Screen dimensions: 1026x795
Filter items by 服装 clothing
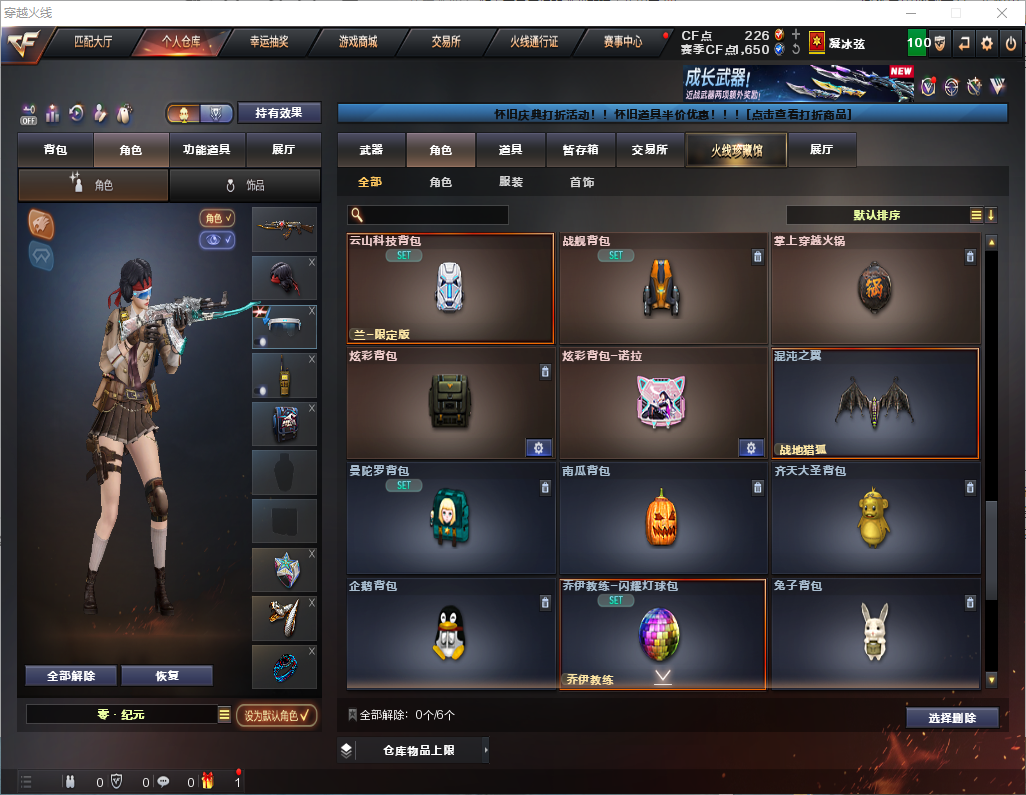511,182
